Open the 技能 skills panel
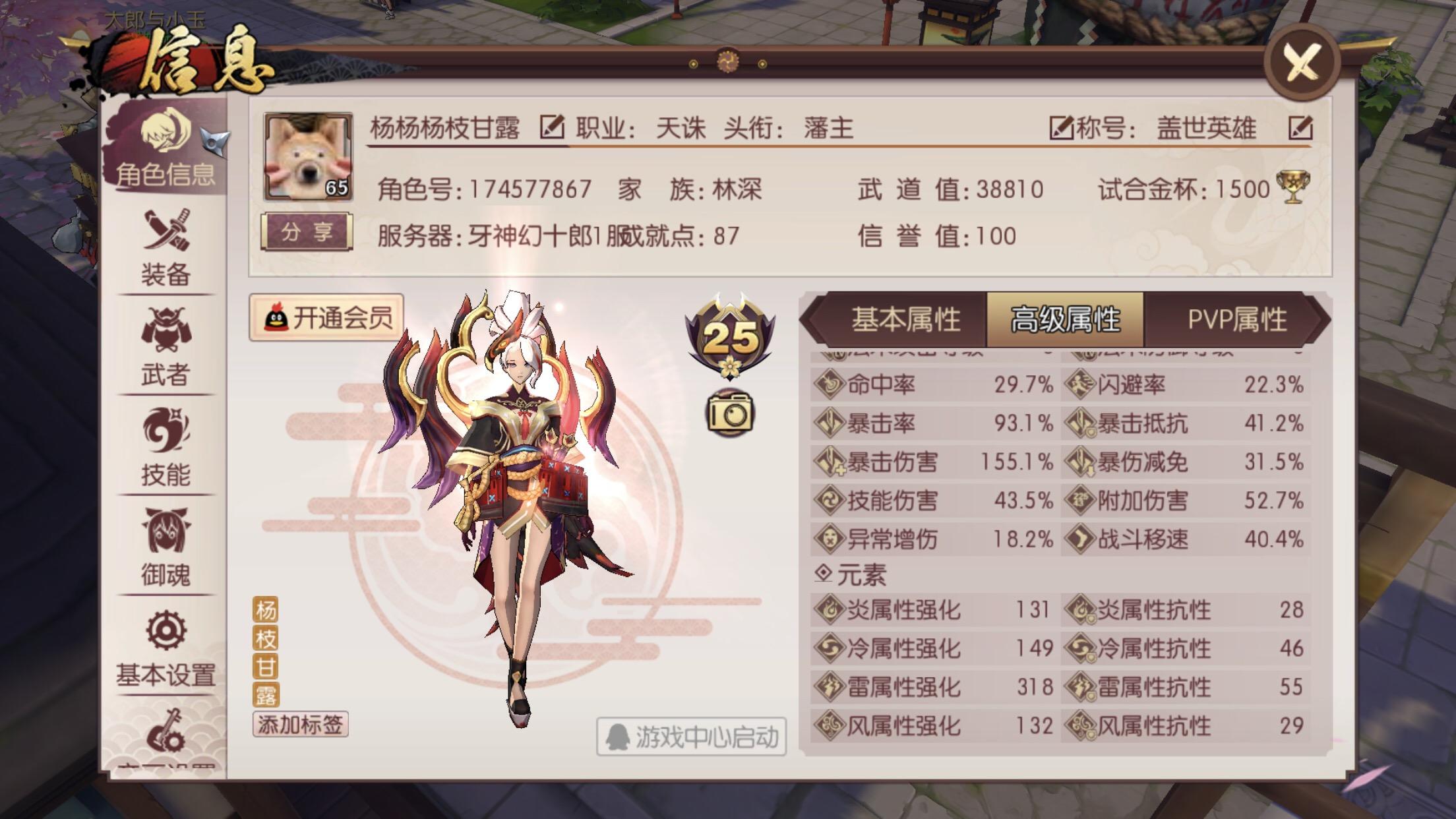The width and height of the screenshot is (1456, 819). [166, 452]
